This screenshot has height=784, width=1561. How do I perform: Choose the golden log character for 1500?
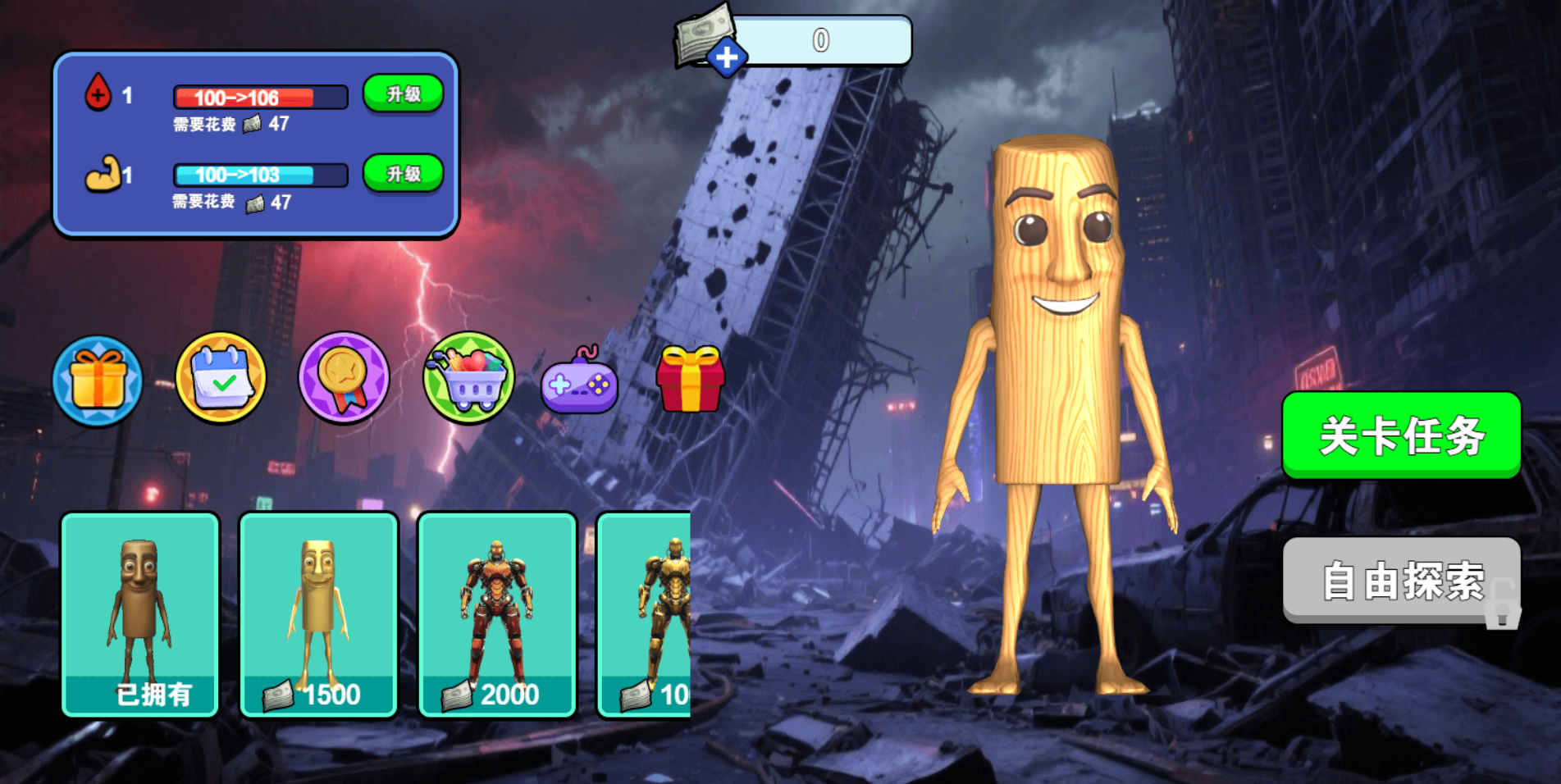[x=318, y=614]
